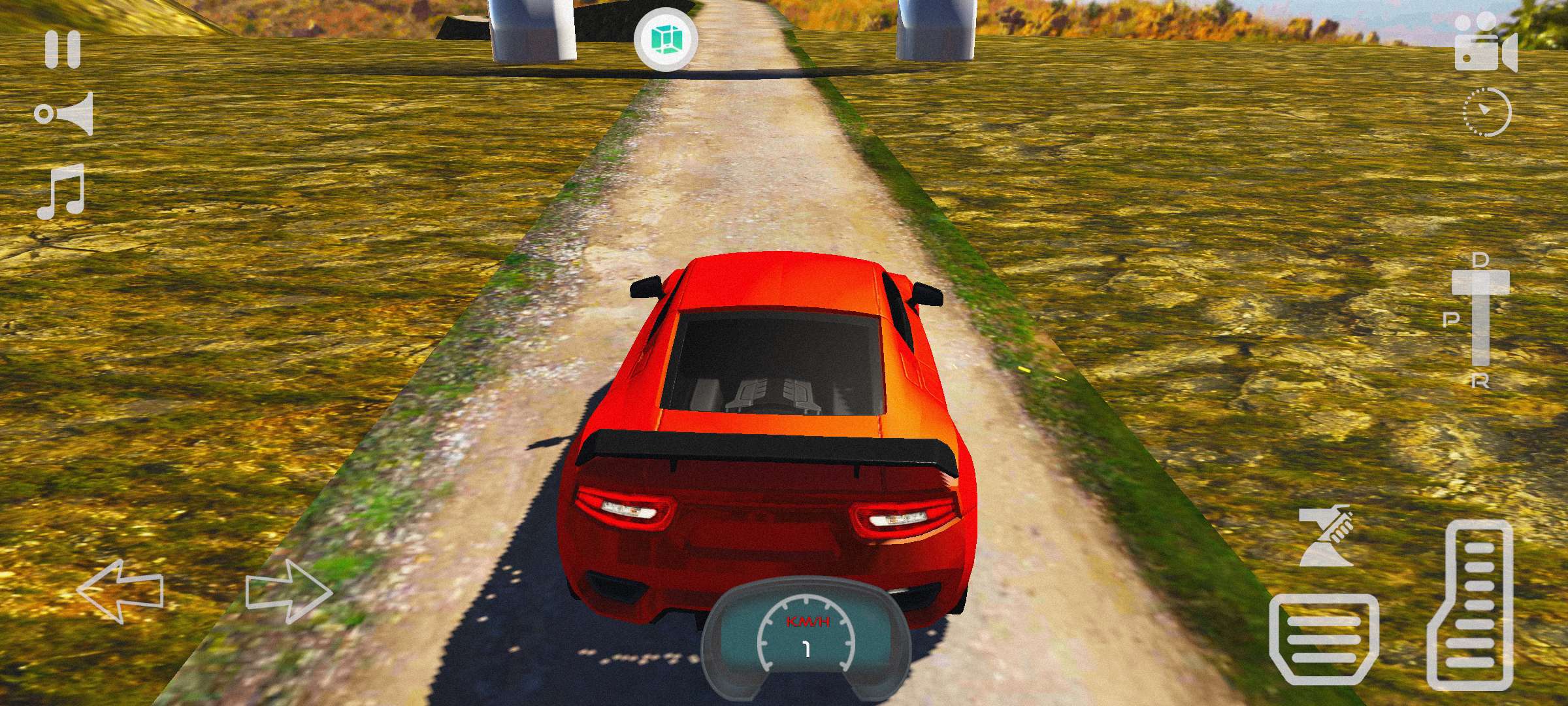Shift gear lever to D
The image size is (1568, 706).
coord(1480,261)
